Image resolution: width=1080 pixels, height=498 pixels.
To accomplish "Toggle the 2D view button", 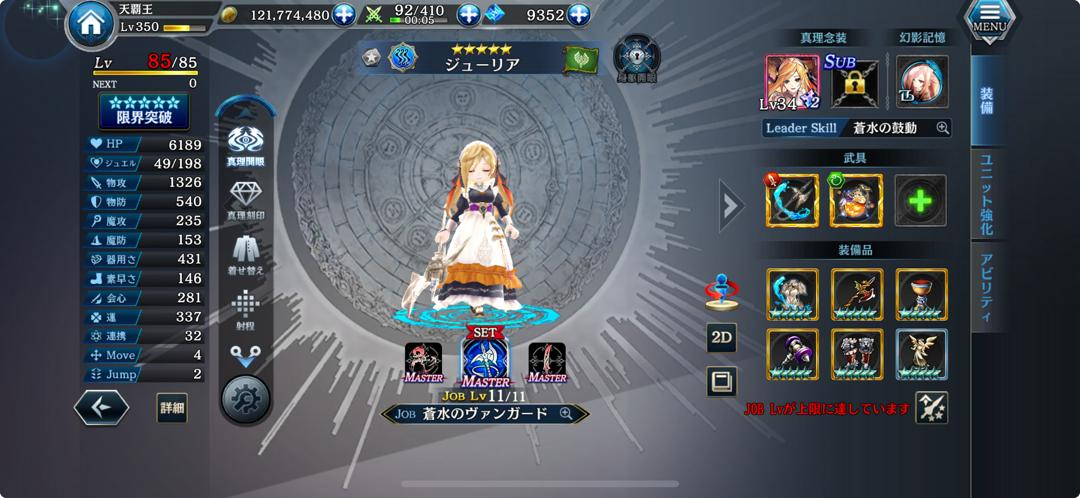I will [x=721, y=338].
